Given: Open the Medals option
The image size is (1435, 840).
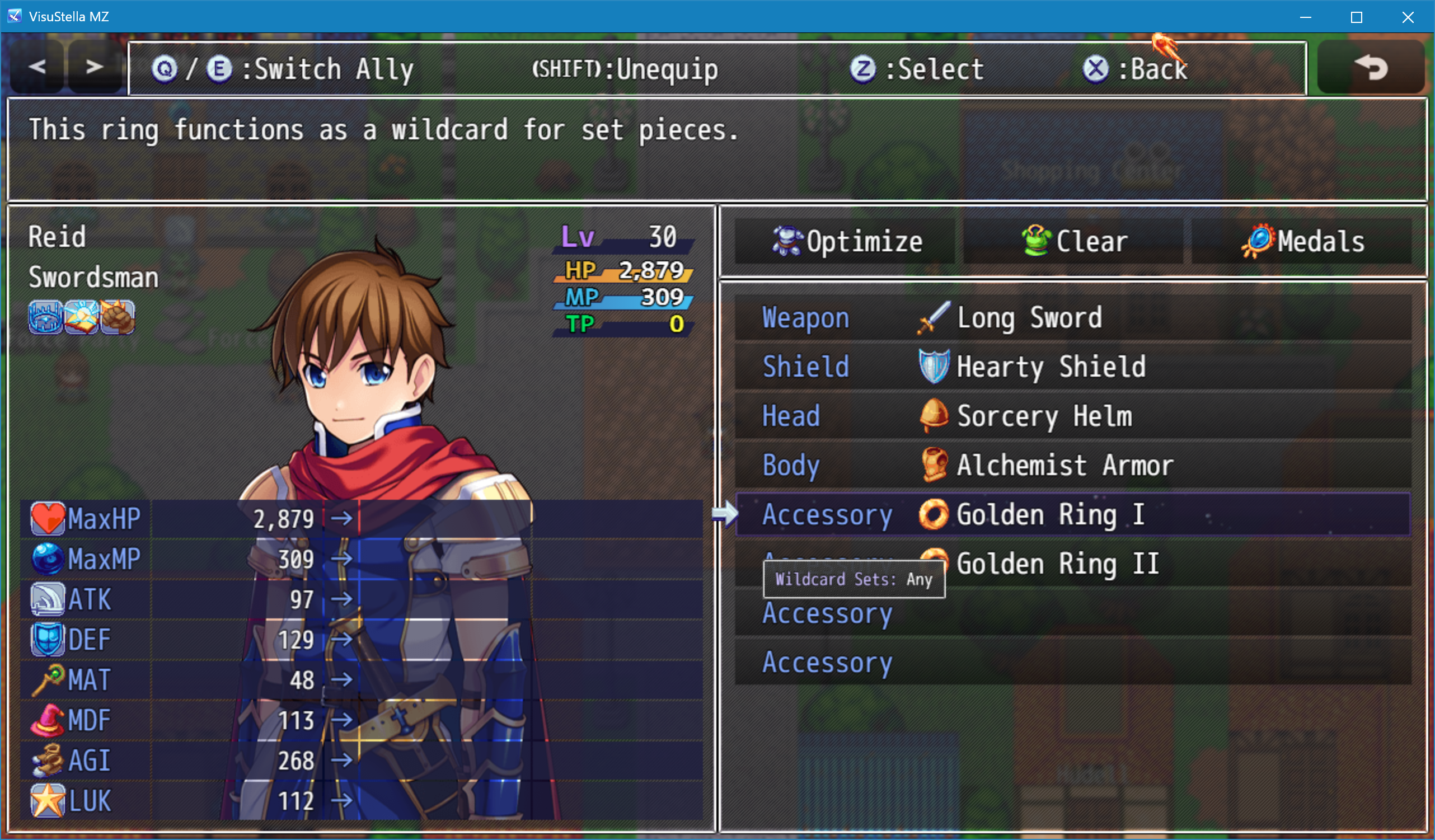Looking at the screenshot, I should pos(1302,241).
